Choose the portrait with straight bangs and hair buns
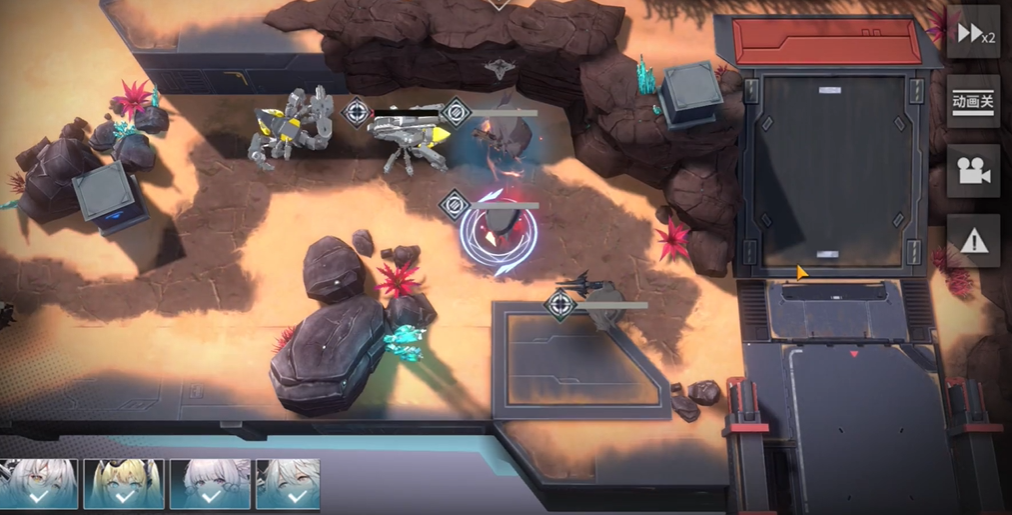Image resolution: width=1012 pixels, height=515 pixels. tap(210, 484)
